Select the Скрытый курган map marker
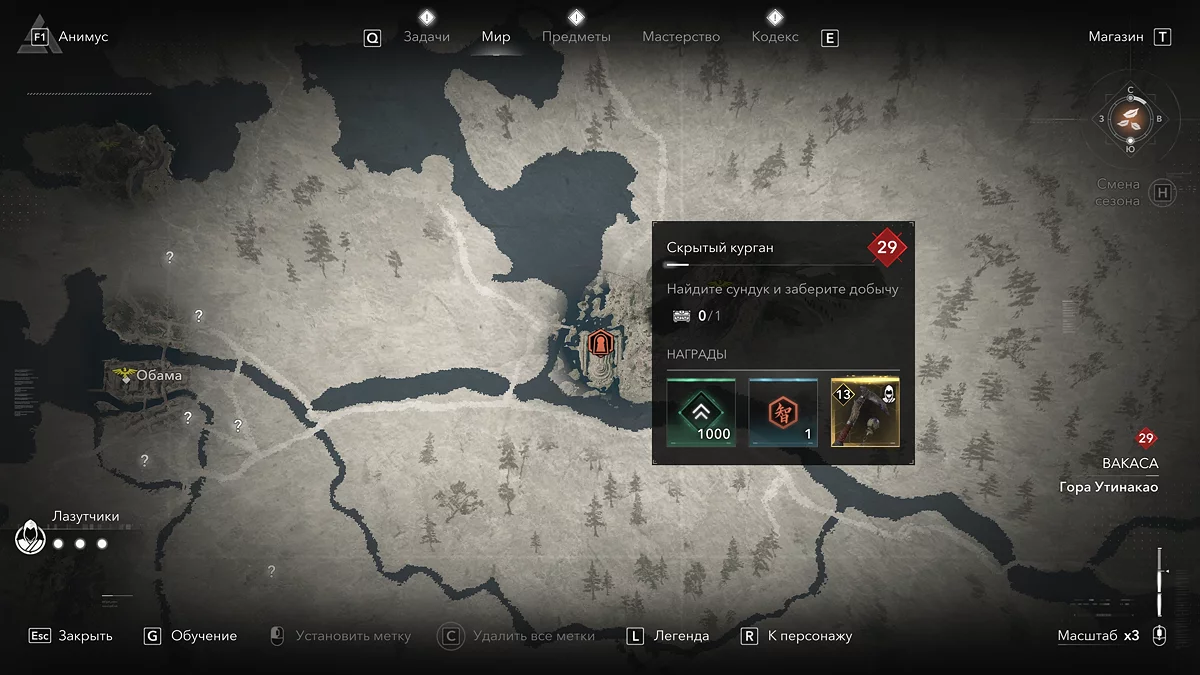Image resolution: width=1200 pixels, height=675 pixels. point(600,343)
